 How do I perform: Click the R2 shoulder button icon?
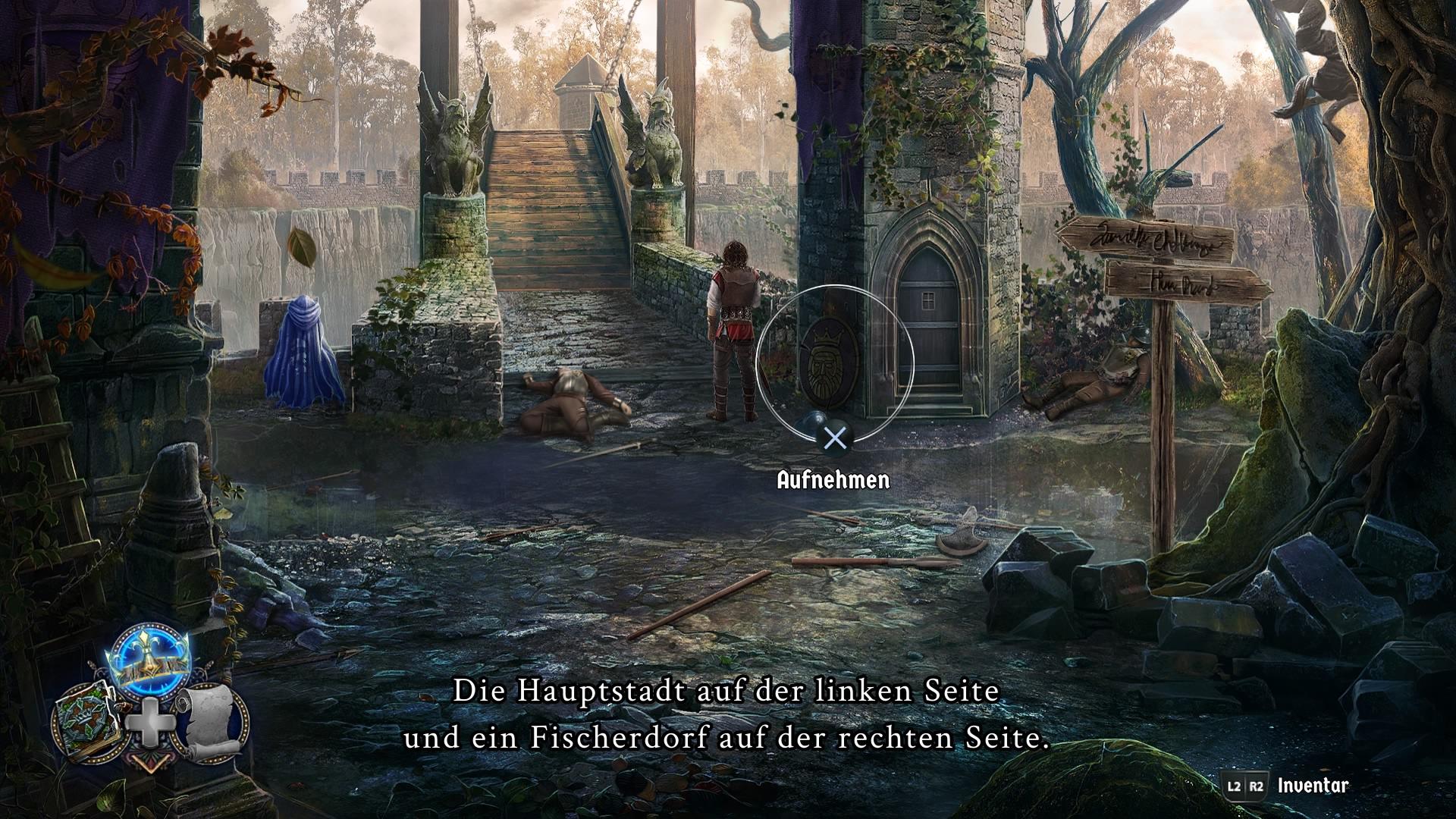tap(1257, 786)
